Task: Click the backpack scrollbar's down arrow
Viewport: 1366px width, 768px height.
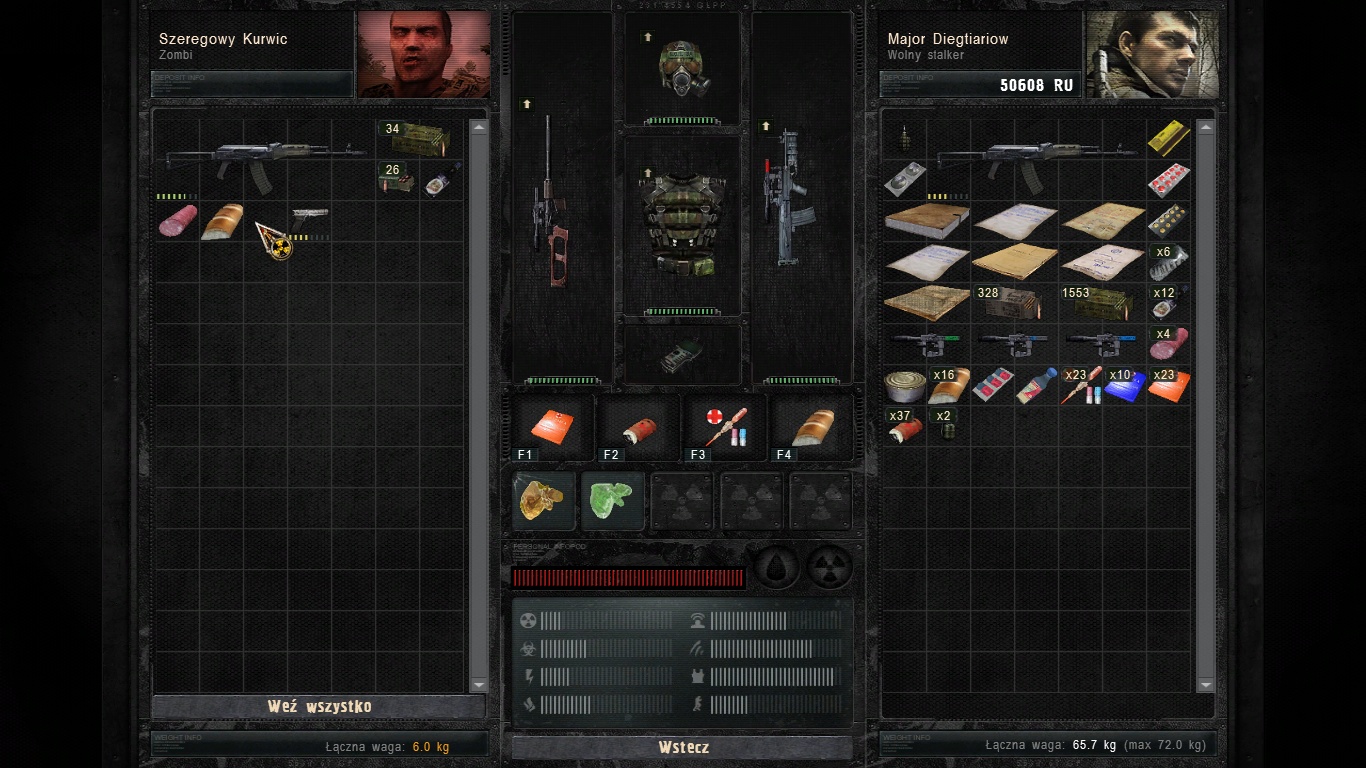Action: tap(1205, 684)
